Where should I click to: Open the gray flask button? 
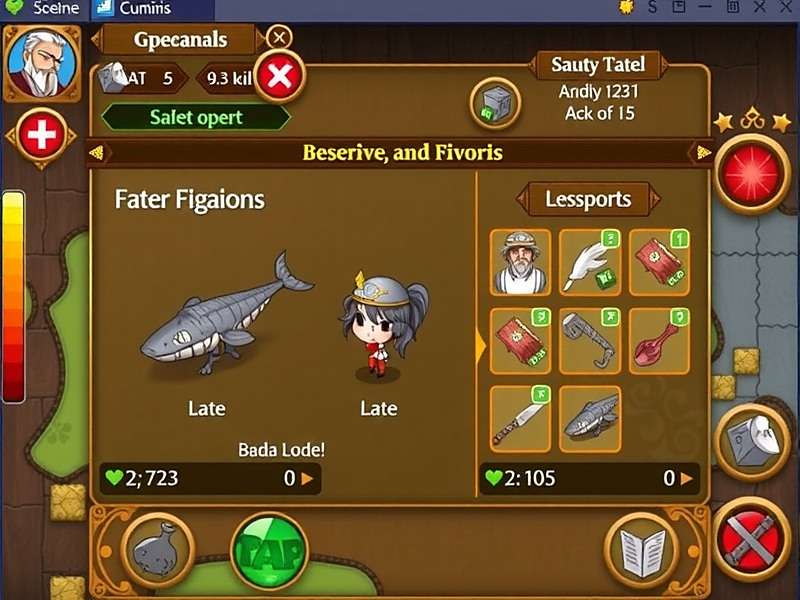(158, 550)
